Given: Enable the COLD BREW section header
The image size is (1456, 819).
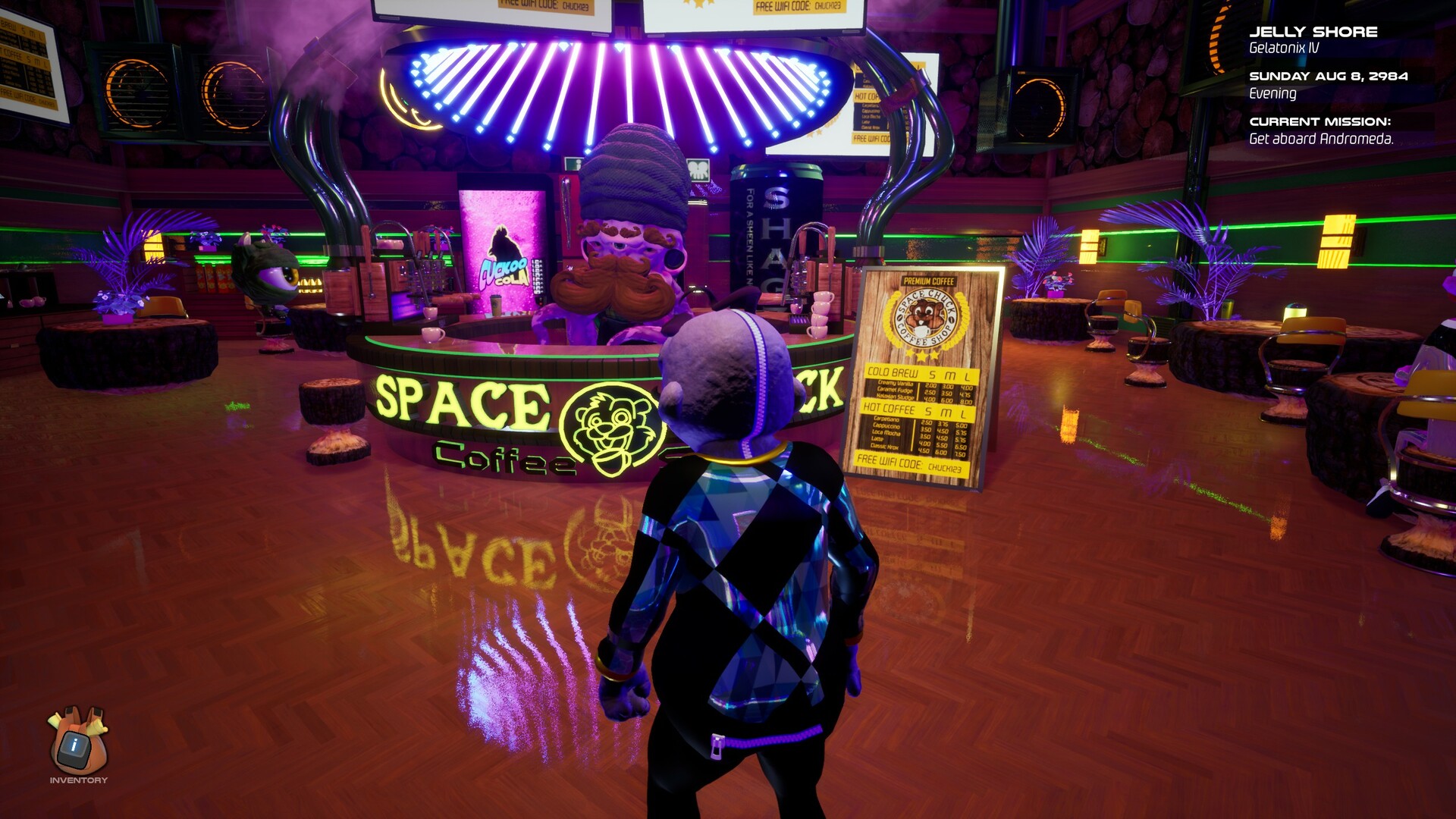Looking at the screenshot, I should click(x=893, y=372).
